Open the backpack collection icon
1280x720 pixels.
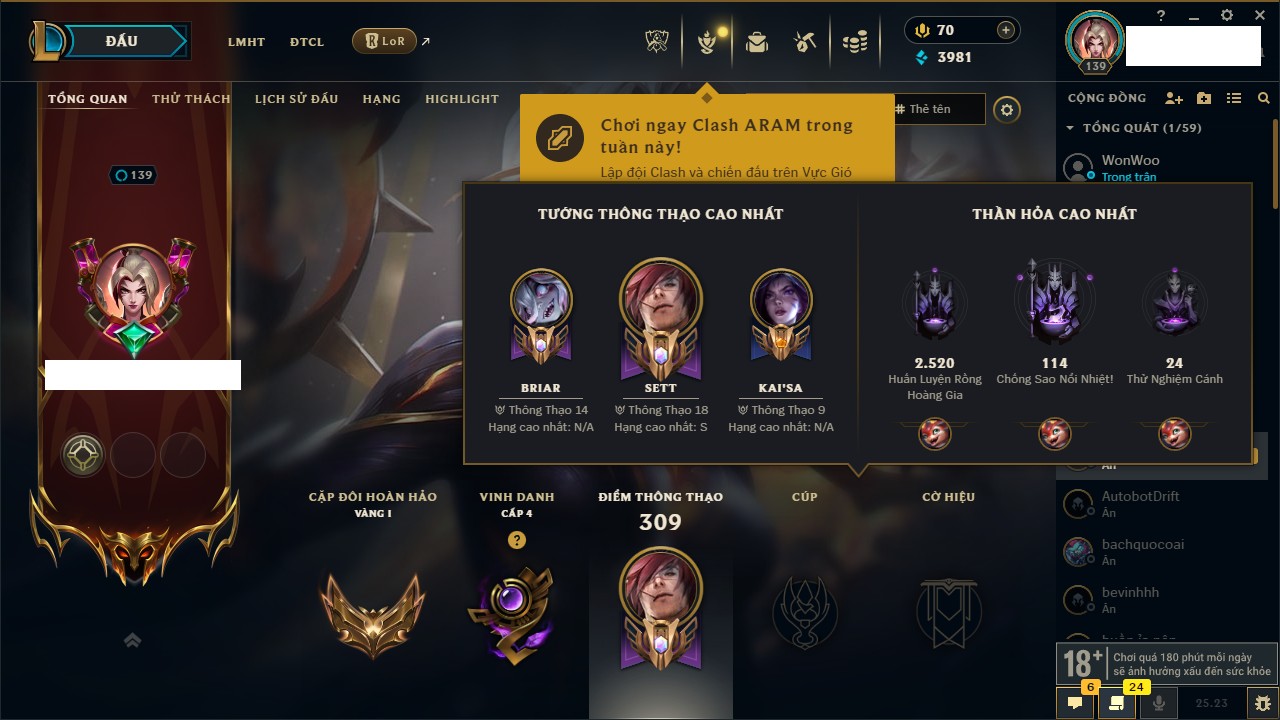[x=757, y=42]
